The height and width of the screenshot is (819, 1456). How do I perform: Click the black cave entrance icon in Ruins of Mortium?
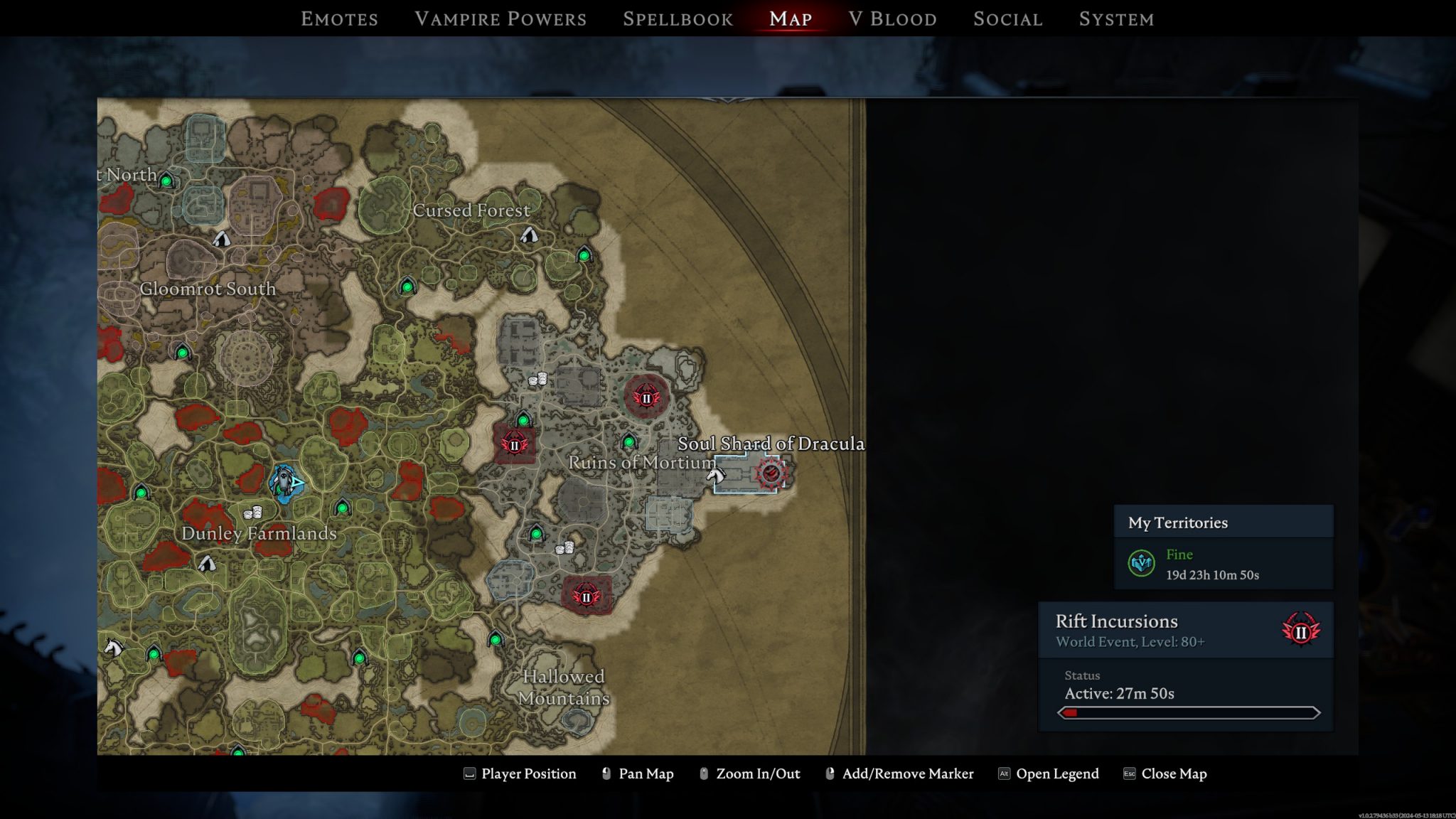[x=628, y=441]
